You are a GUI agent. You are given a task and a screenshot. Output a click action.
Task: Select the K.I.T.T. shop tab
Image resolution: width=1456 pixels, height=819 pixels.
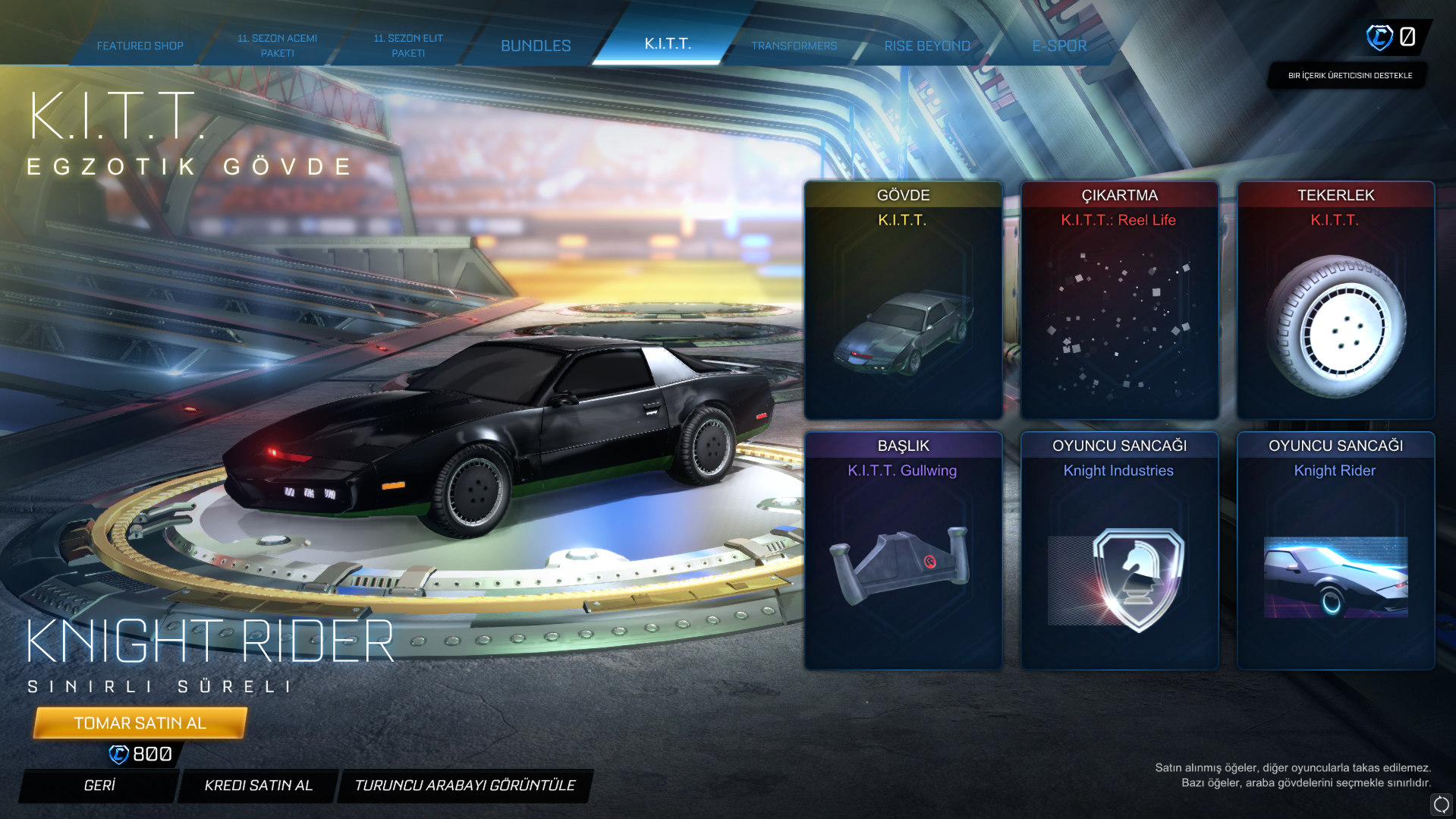click(x=668, y=44)
